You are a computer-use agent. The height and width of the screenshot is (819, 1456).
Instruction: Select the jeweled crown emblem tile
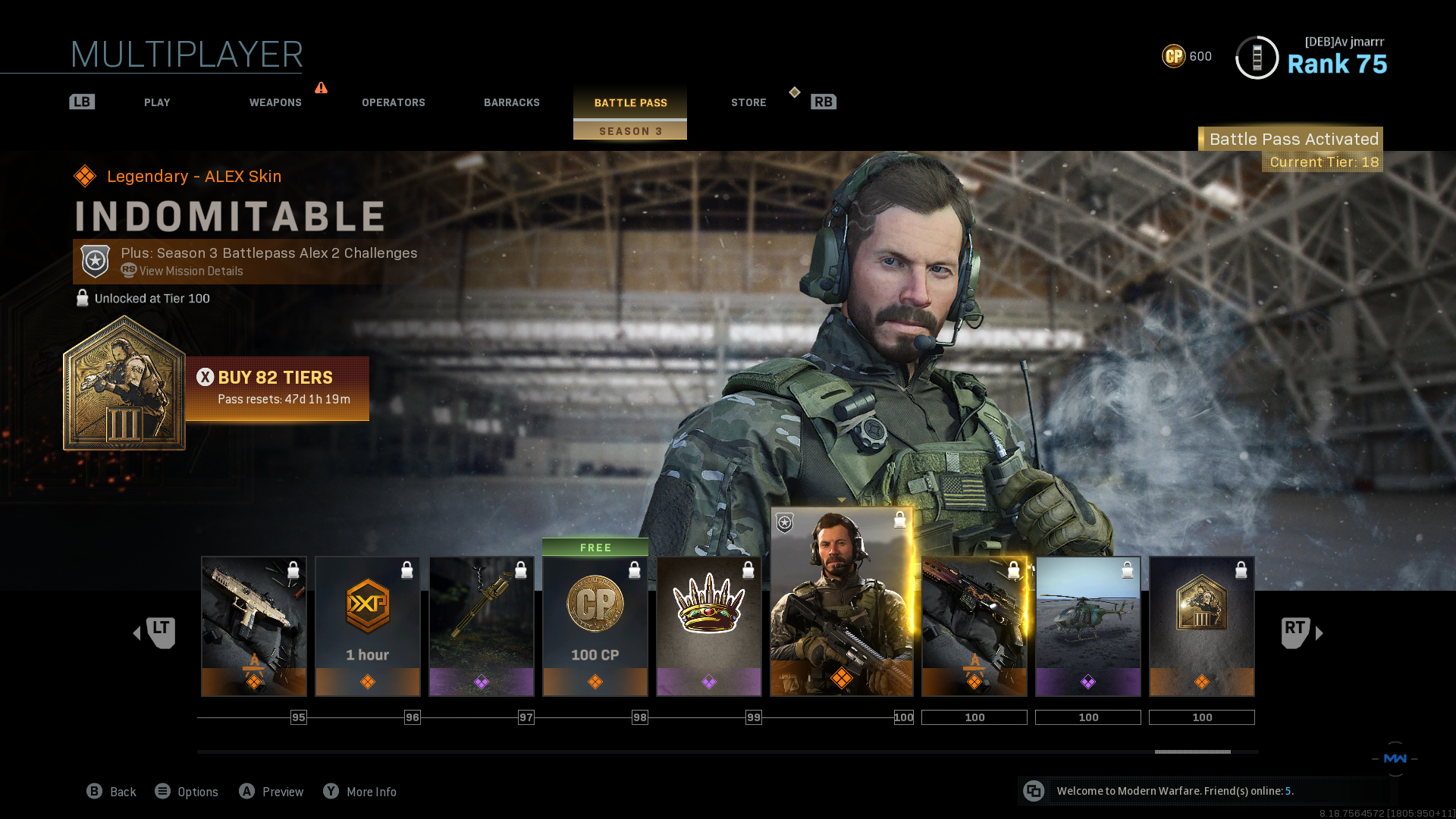tap(709, 626)
